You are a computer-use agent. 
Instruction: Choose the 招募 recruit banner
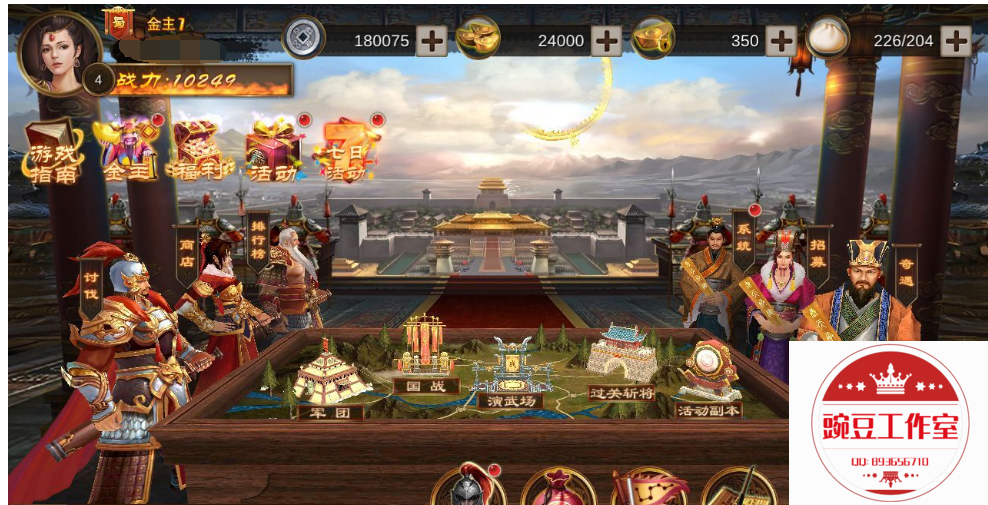(x=818, y=253)
